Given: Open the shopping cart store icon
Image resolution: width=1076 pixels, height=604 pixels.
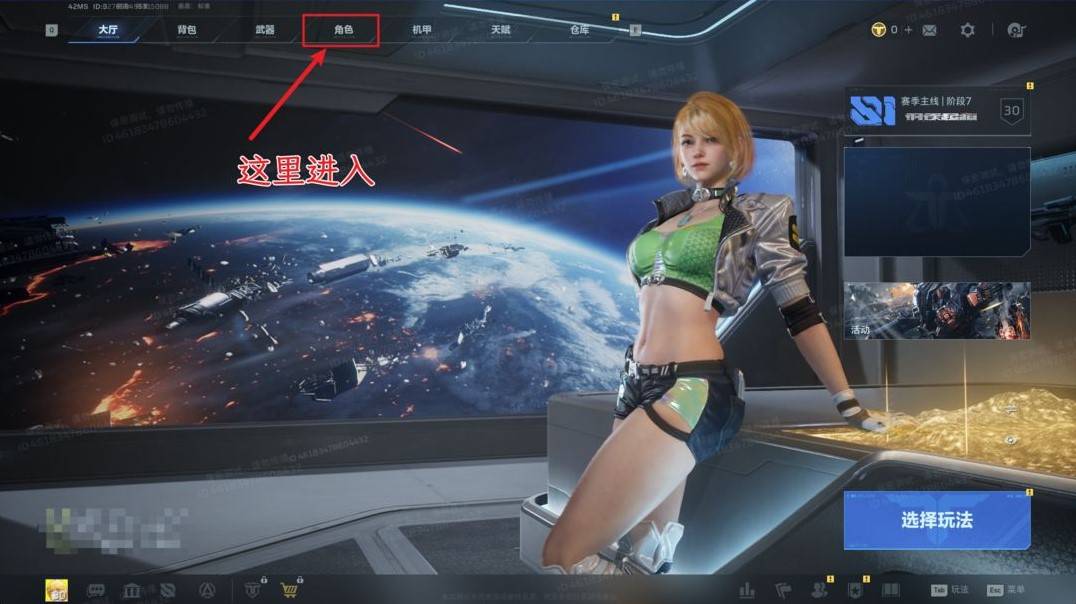Looking at the screenshot, I should [x=290, y=590].
